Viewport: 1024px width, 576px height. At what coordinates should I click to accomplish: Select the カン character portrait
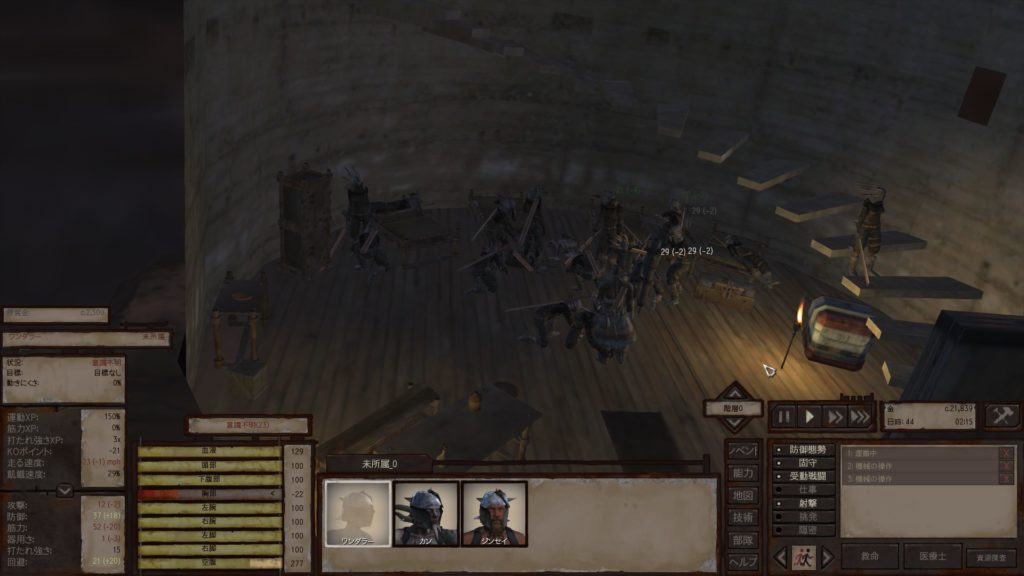tap(426, 514)
